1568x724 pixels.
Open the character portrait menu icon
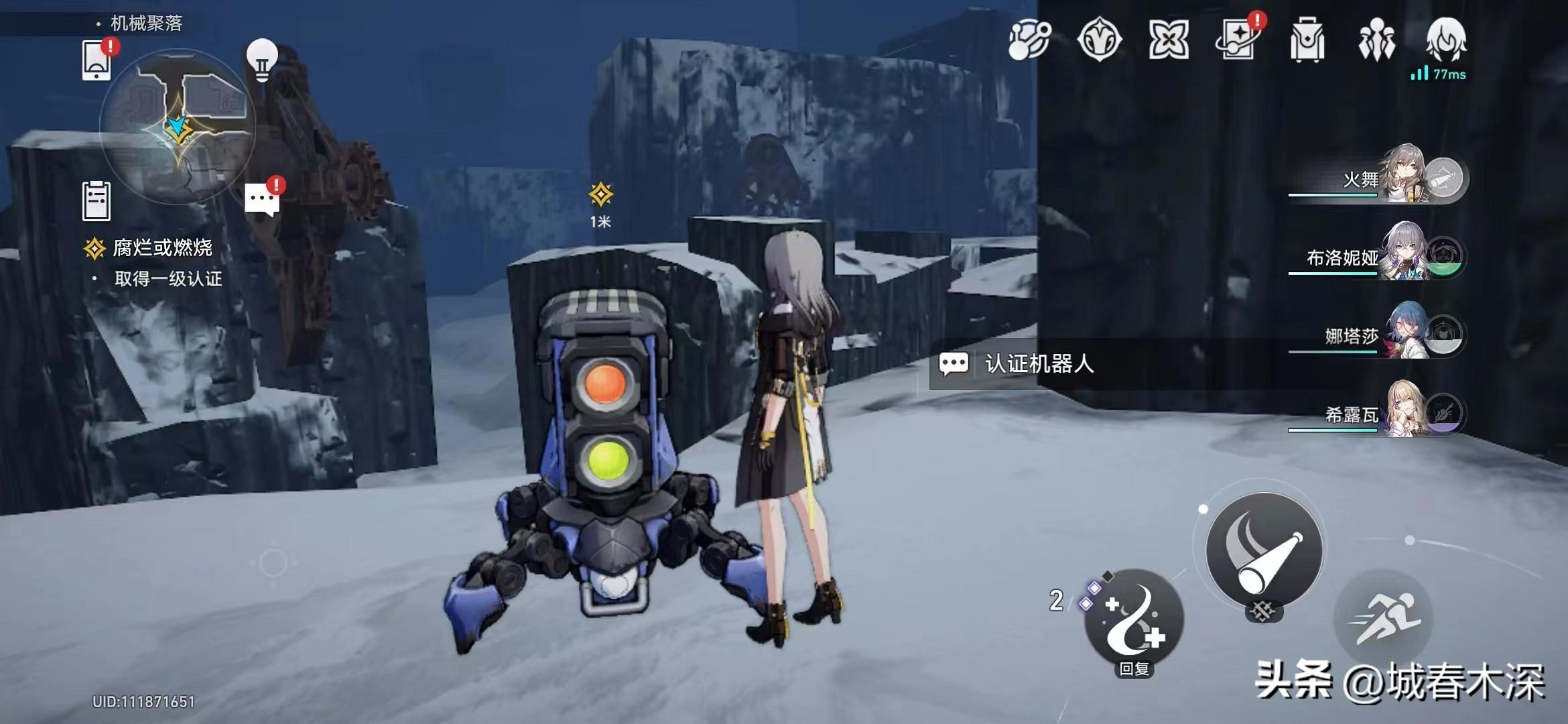click(x=1446, y=39)
